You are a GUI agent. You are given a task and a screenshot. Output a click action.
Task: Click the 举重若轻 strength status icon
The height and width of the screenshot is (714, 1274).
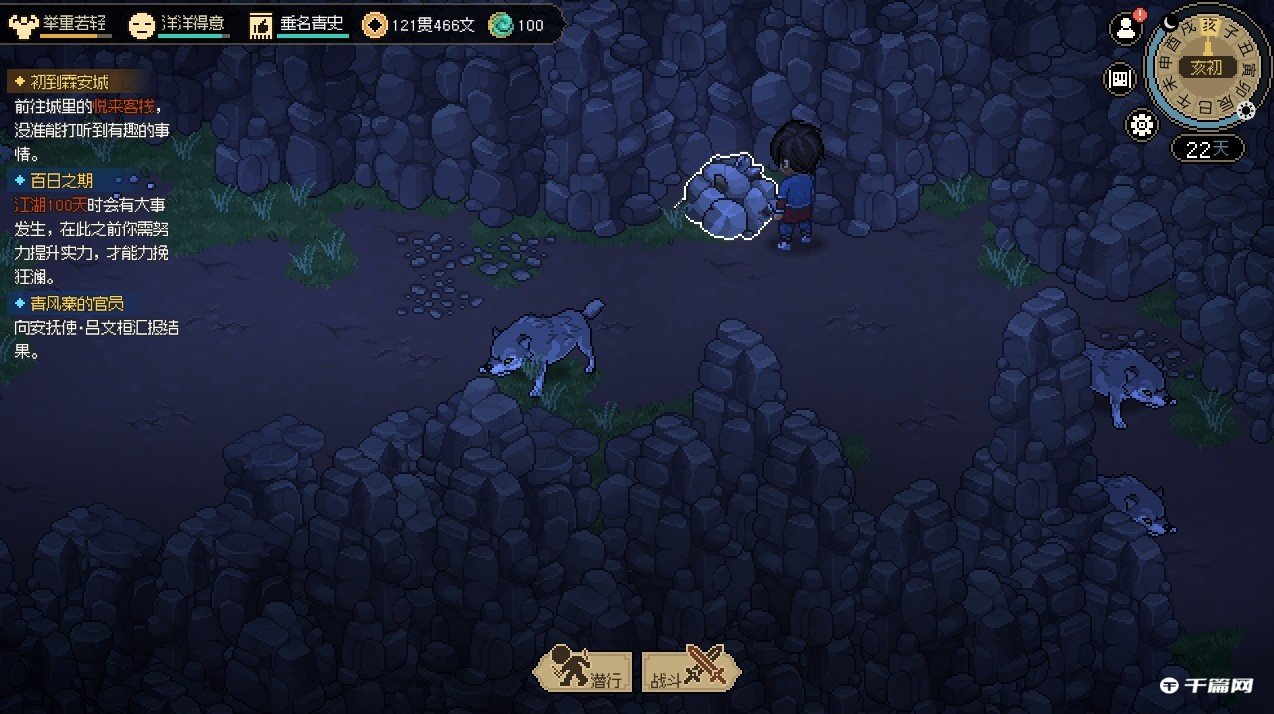coord(22,24)
